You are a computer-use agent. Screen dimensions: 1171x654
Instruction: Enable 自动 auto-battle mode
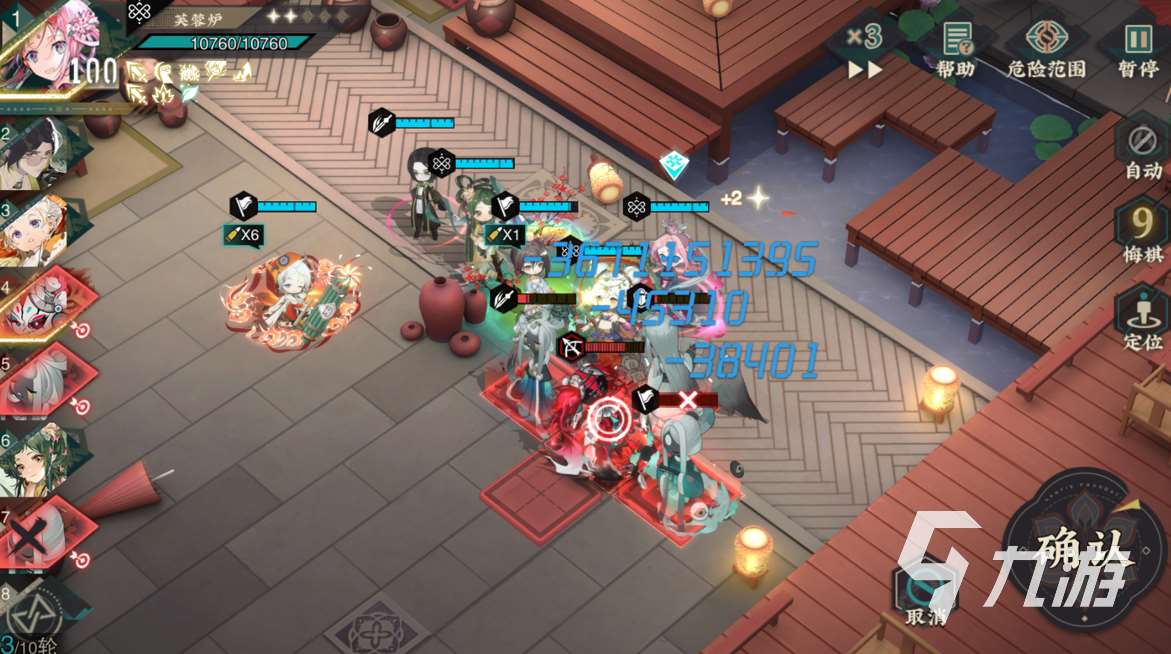pos(1142,150)
